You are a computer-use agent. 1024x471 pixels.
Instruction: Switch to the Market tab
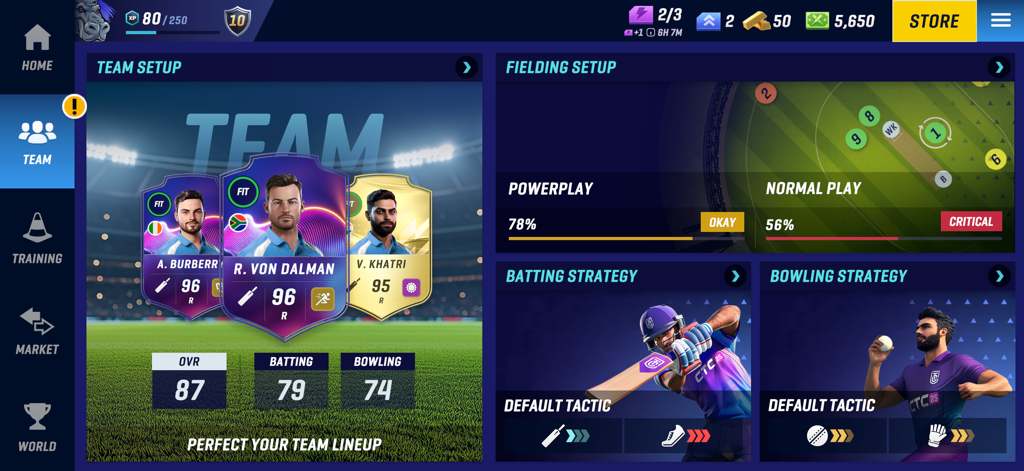point(37,331)
